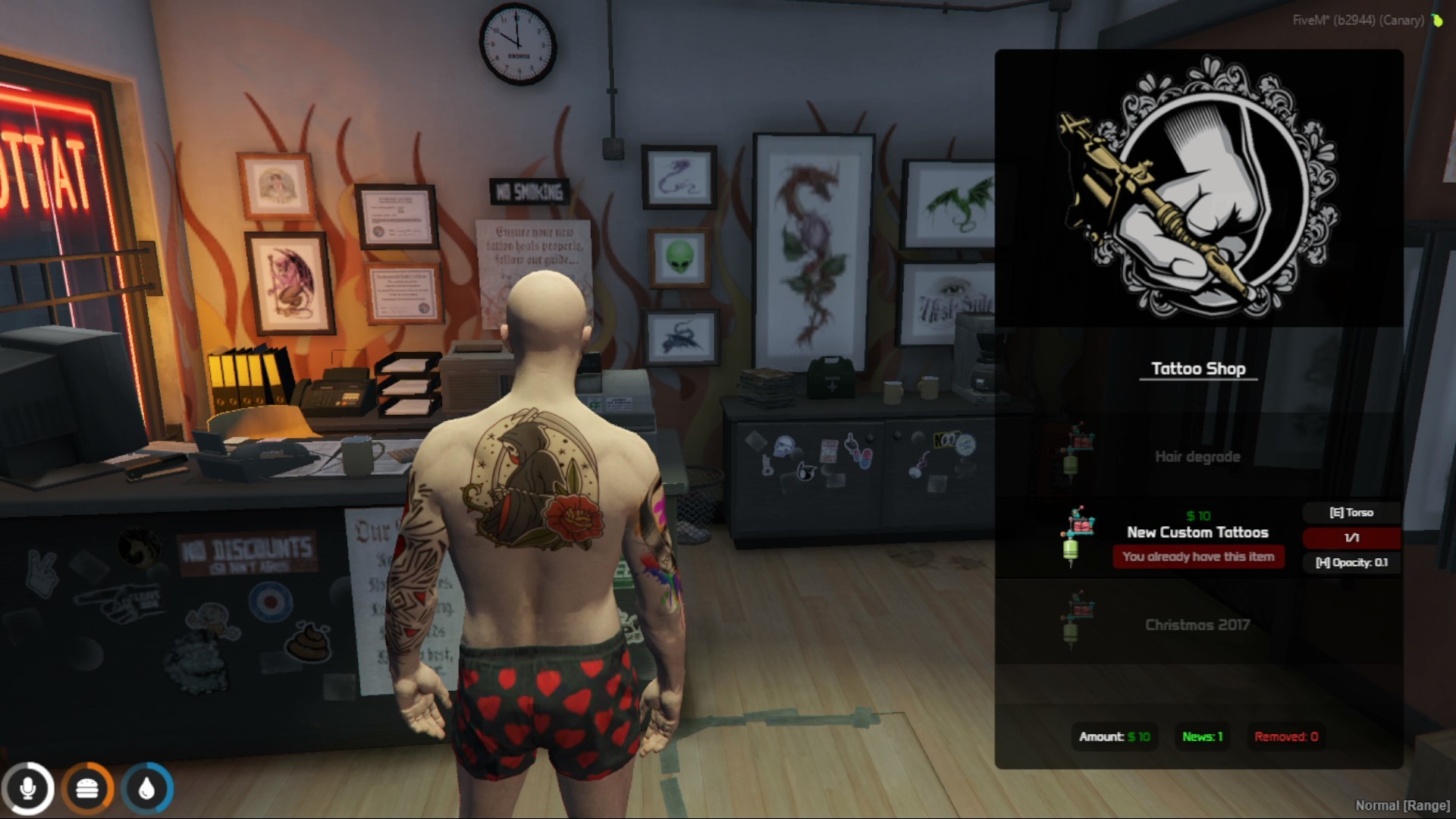Click the microphone voice level icon
Image resolution: width=1456 pixels, height=819 pixels.
[x=30, y=787]
